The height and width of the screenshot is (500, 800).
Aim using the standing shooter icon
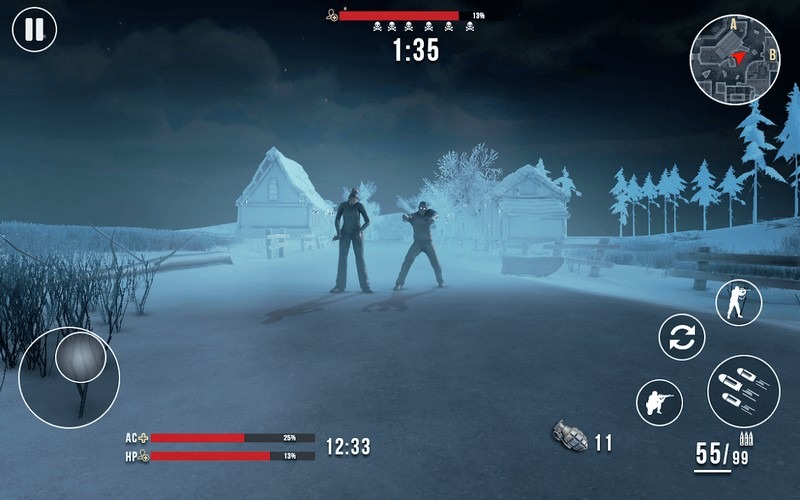(739, 302)
